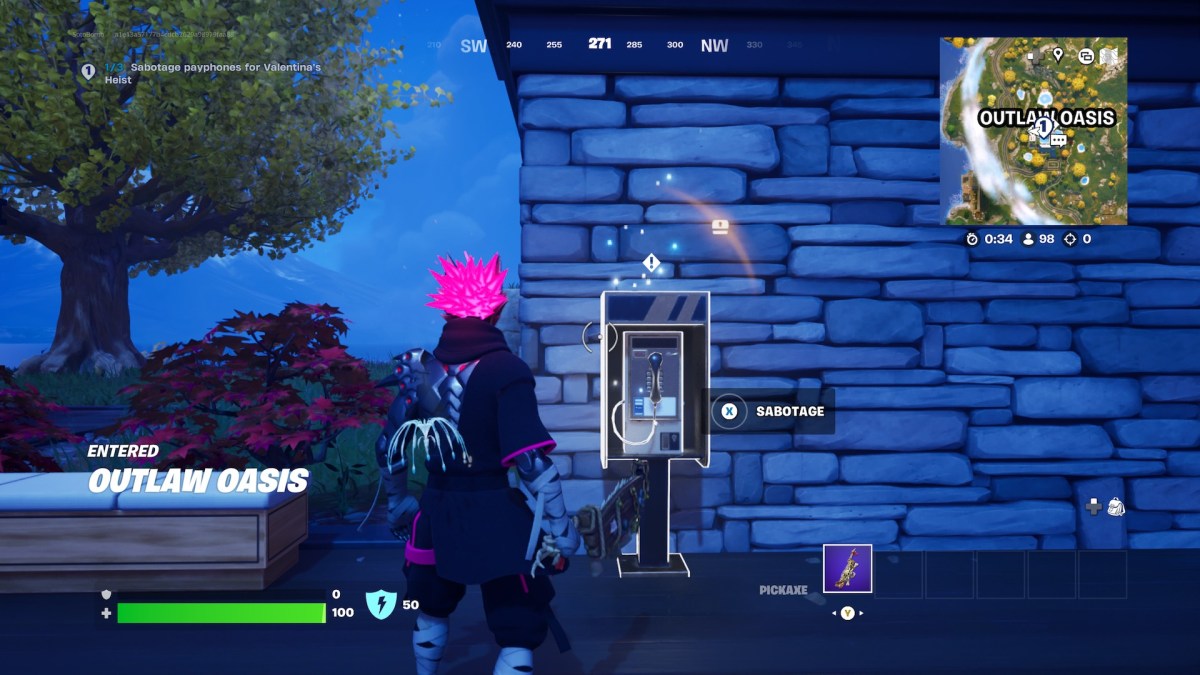Click the speech bubble marker on minimap
Screen dimensions: 1200x675
pyautogui.click(x=1057, y=141)
